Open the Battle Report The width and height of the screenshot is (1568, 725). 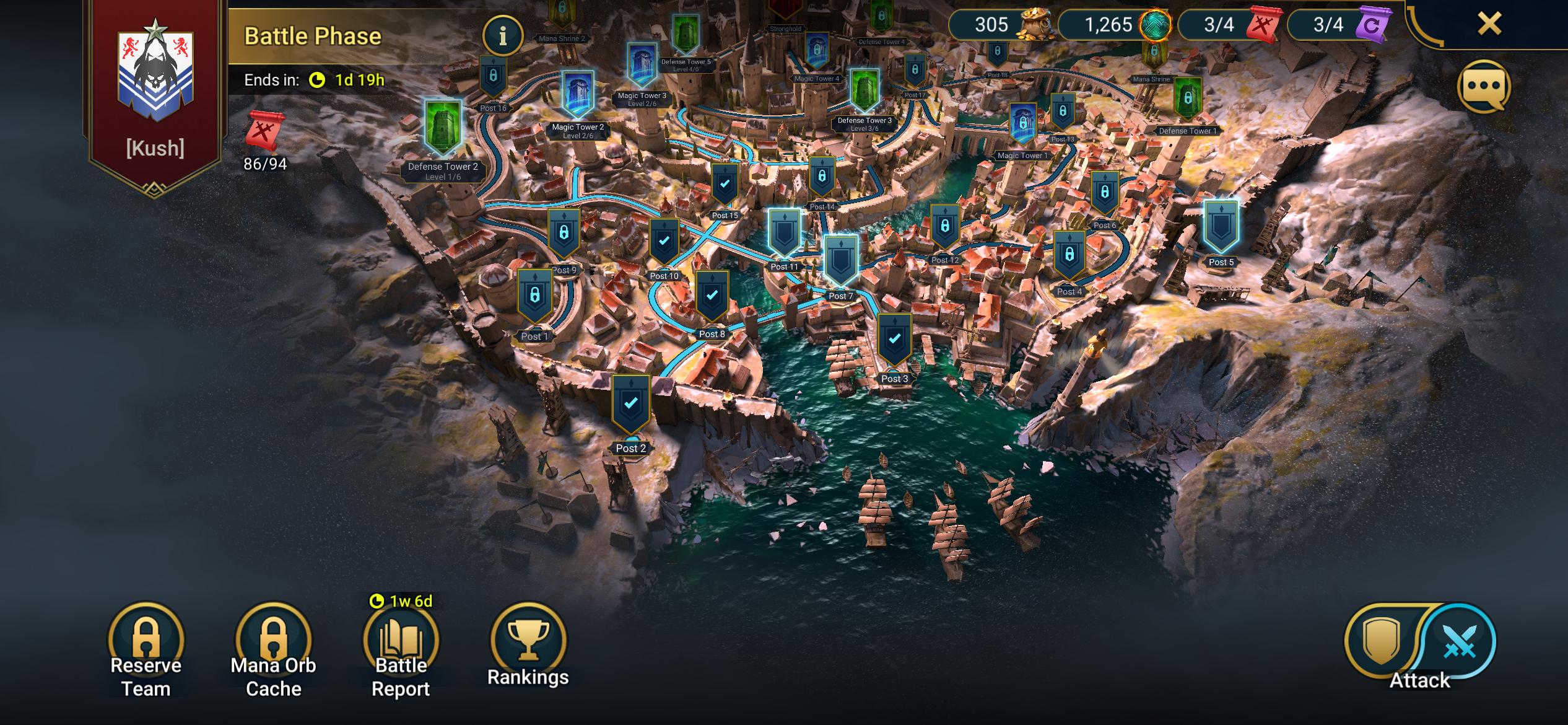[401, 644]
